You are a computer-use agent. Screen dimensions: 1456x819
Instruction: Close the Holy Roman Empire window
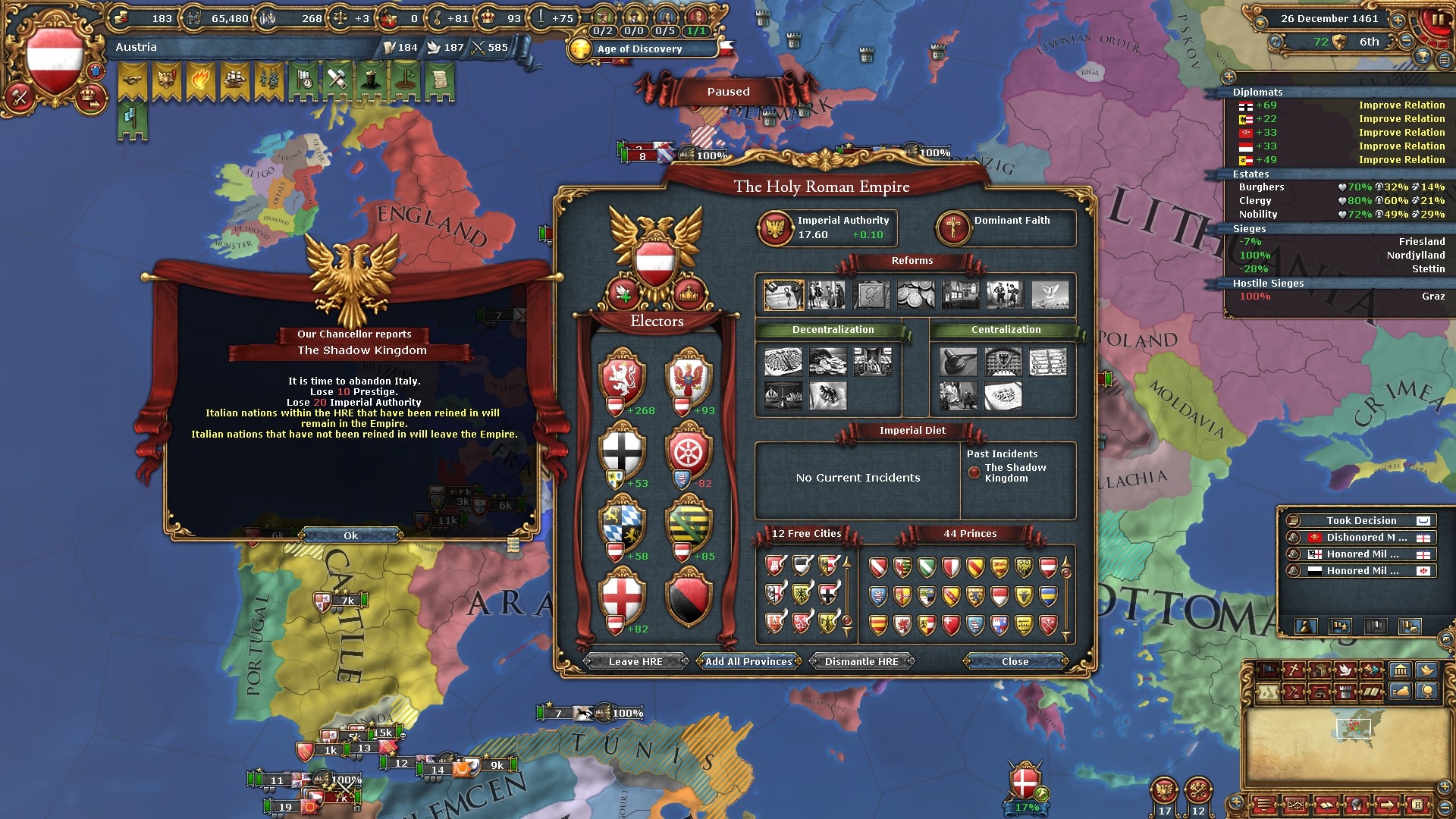[1015, 661]
